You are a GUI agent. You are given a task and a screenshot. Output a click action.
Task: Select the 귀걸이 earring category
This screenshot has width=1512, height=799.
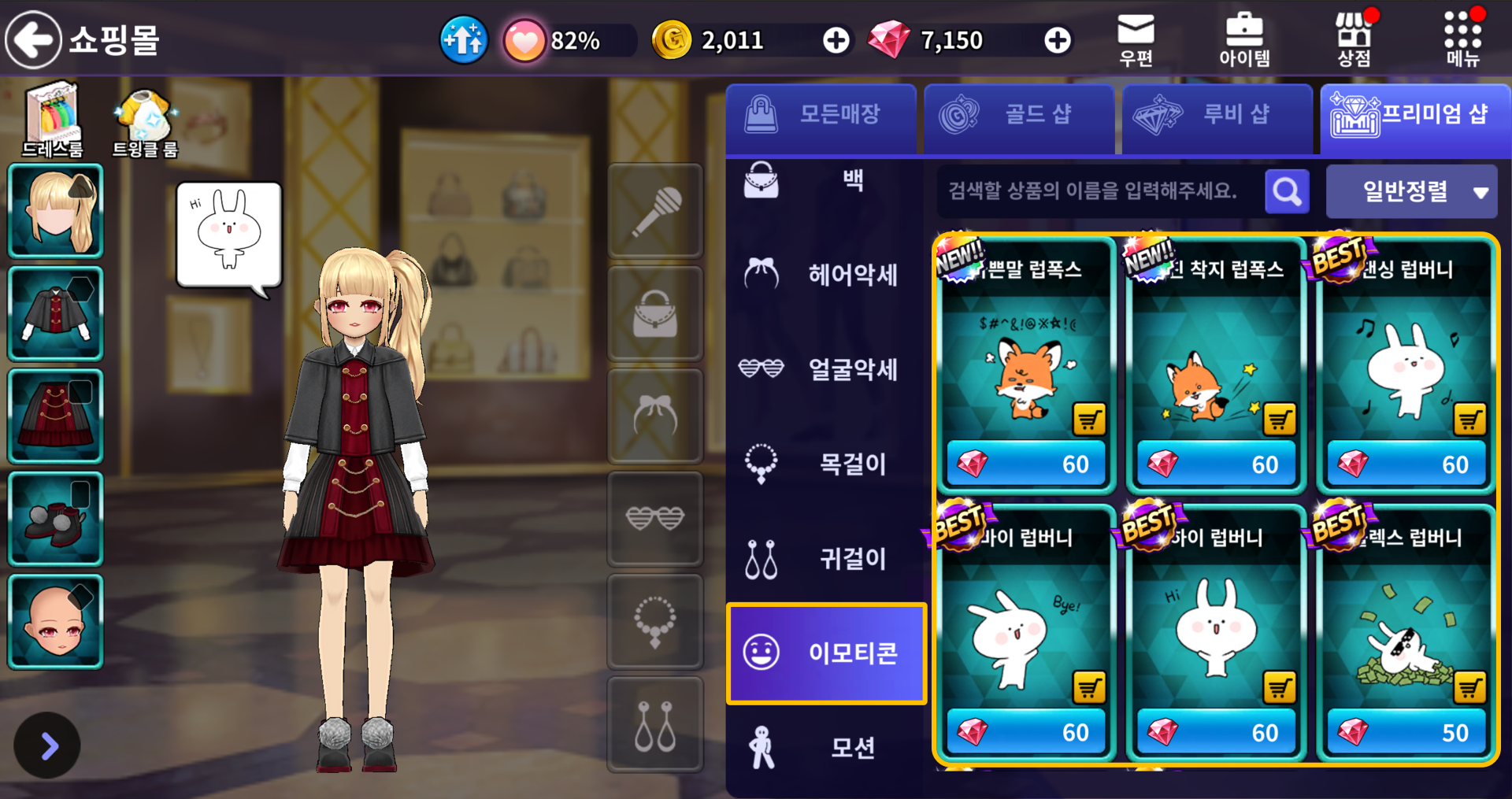[825, 558]
